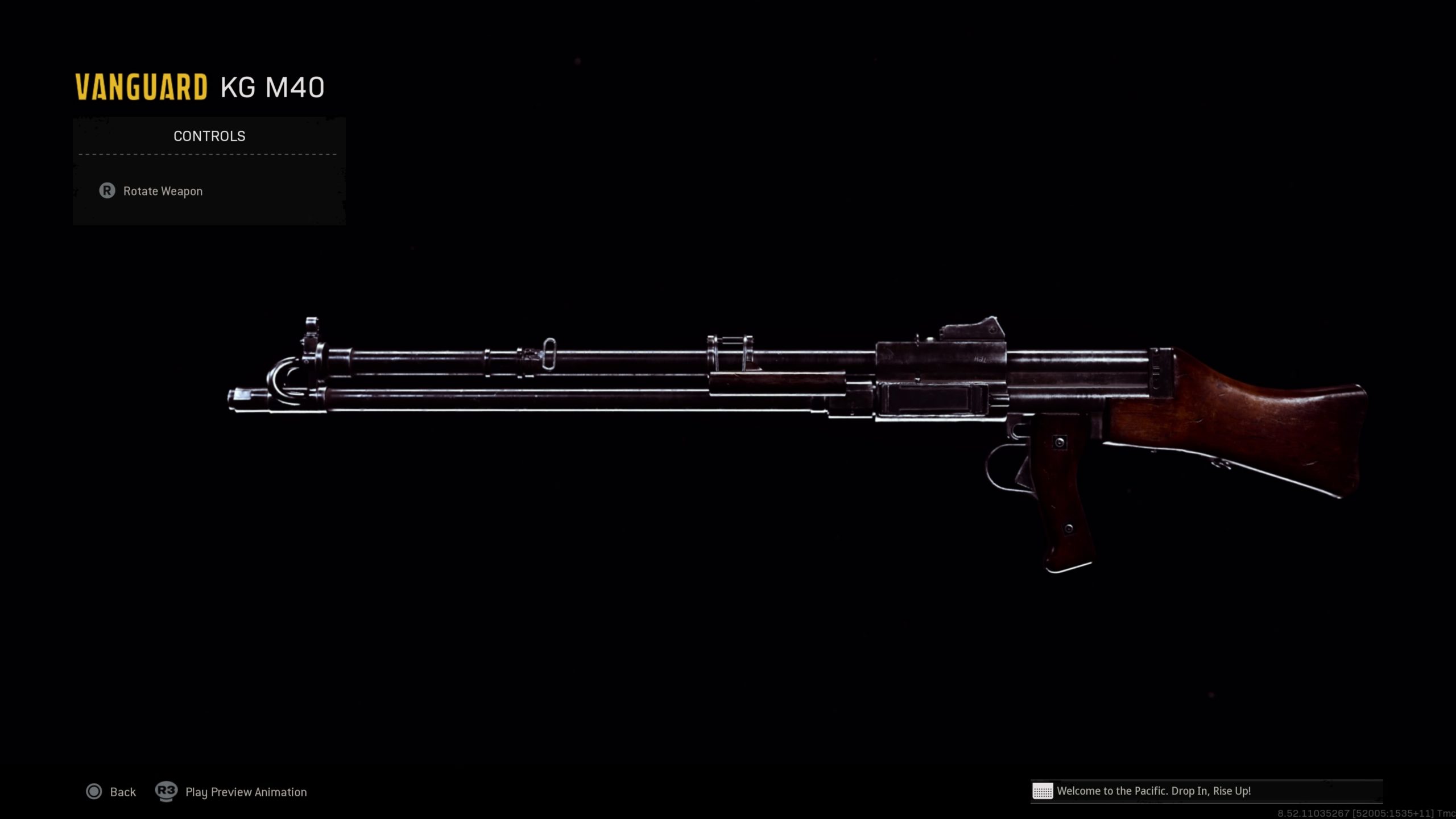Viewport: 1456px width, 819px height.
Task: Select the CONTROLS panel header
Action: tap(208, 135)
